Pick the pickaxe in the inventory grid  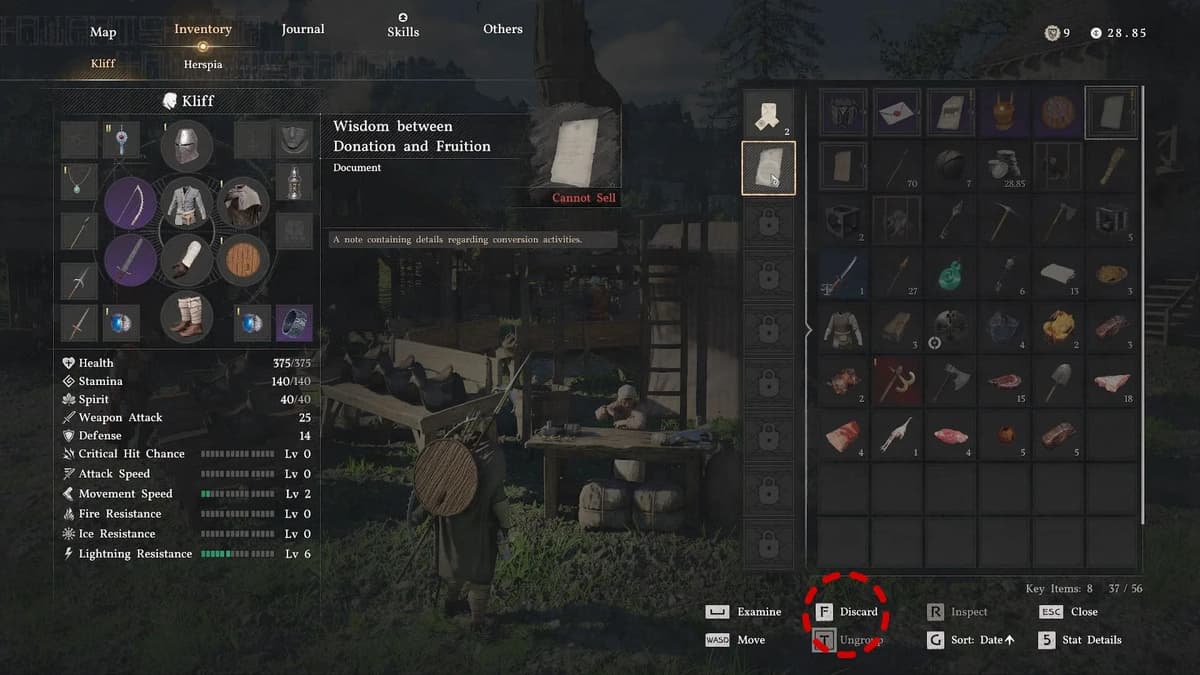point(1004,218)
